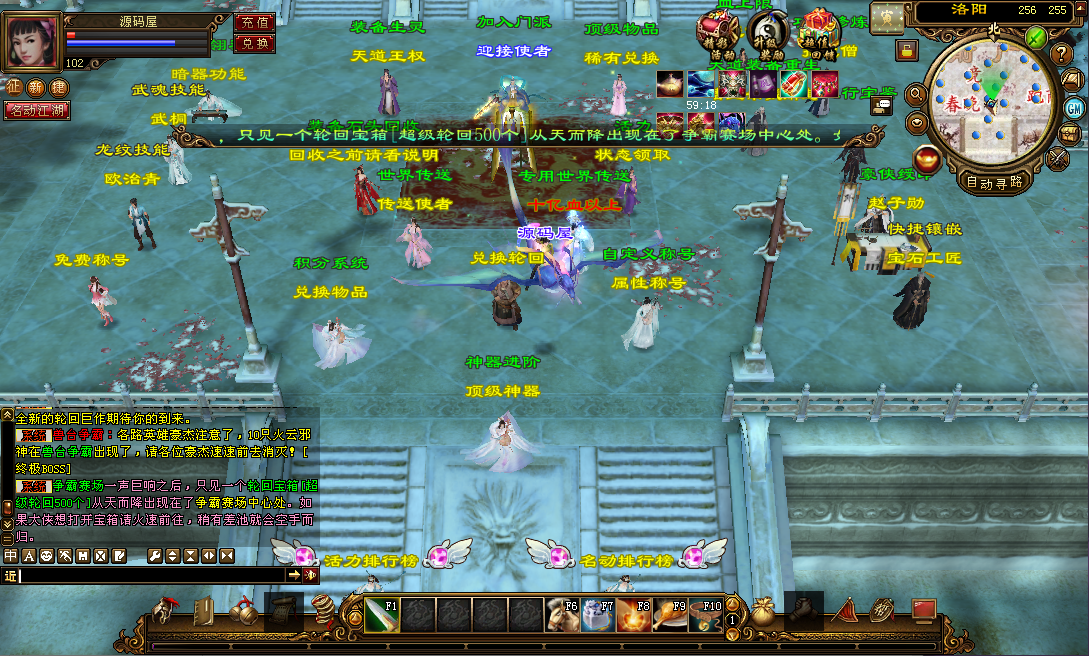Open the 名动江湖 panel button
The height and width of the screenshot is (656, 1089).
[x=37, y=110]
